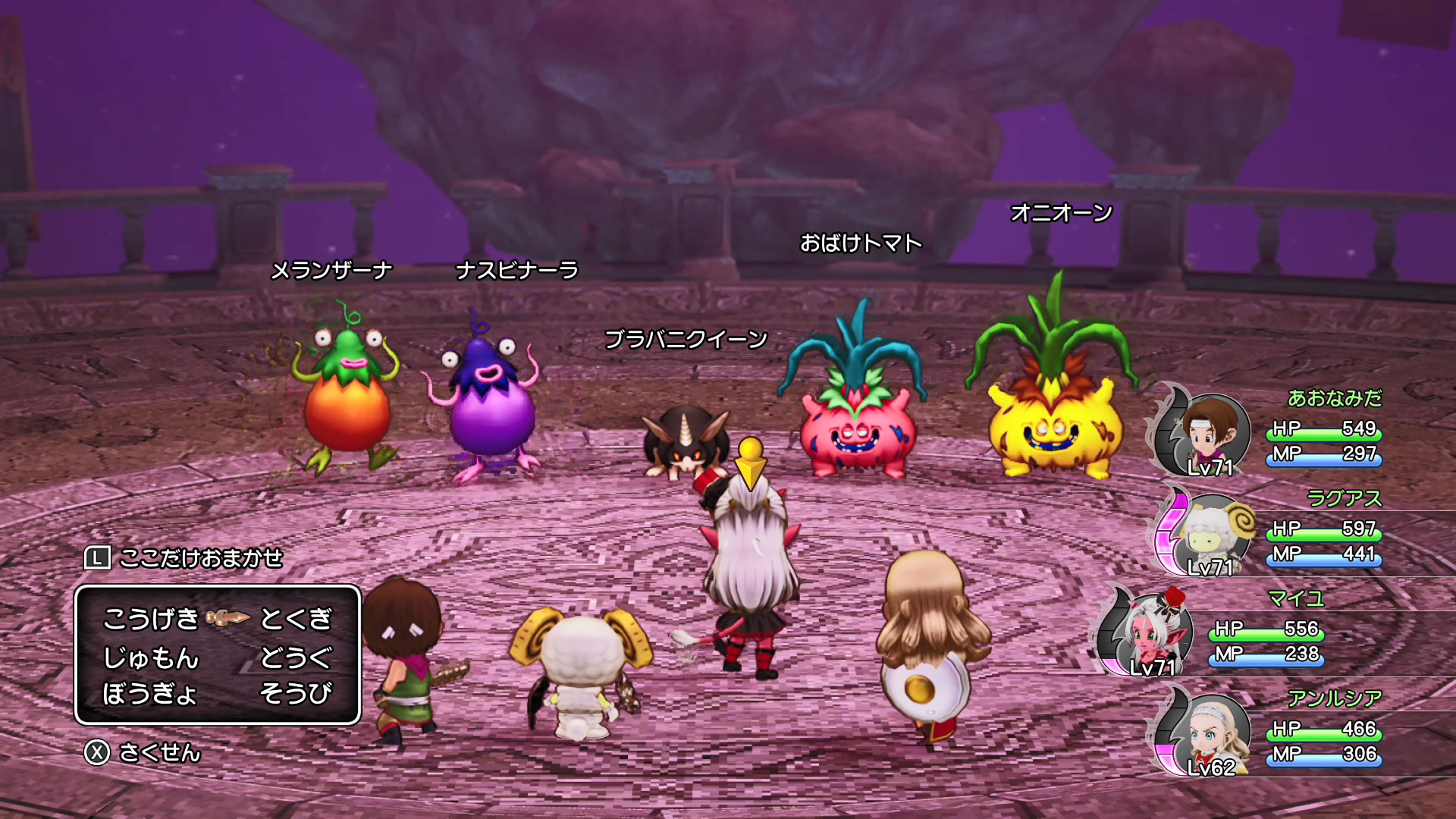This screenshot has height=819, width=1456.
Task: Open the どうぐ items command
Action: [296, 657]
